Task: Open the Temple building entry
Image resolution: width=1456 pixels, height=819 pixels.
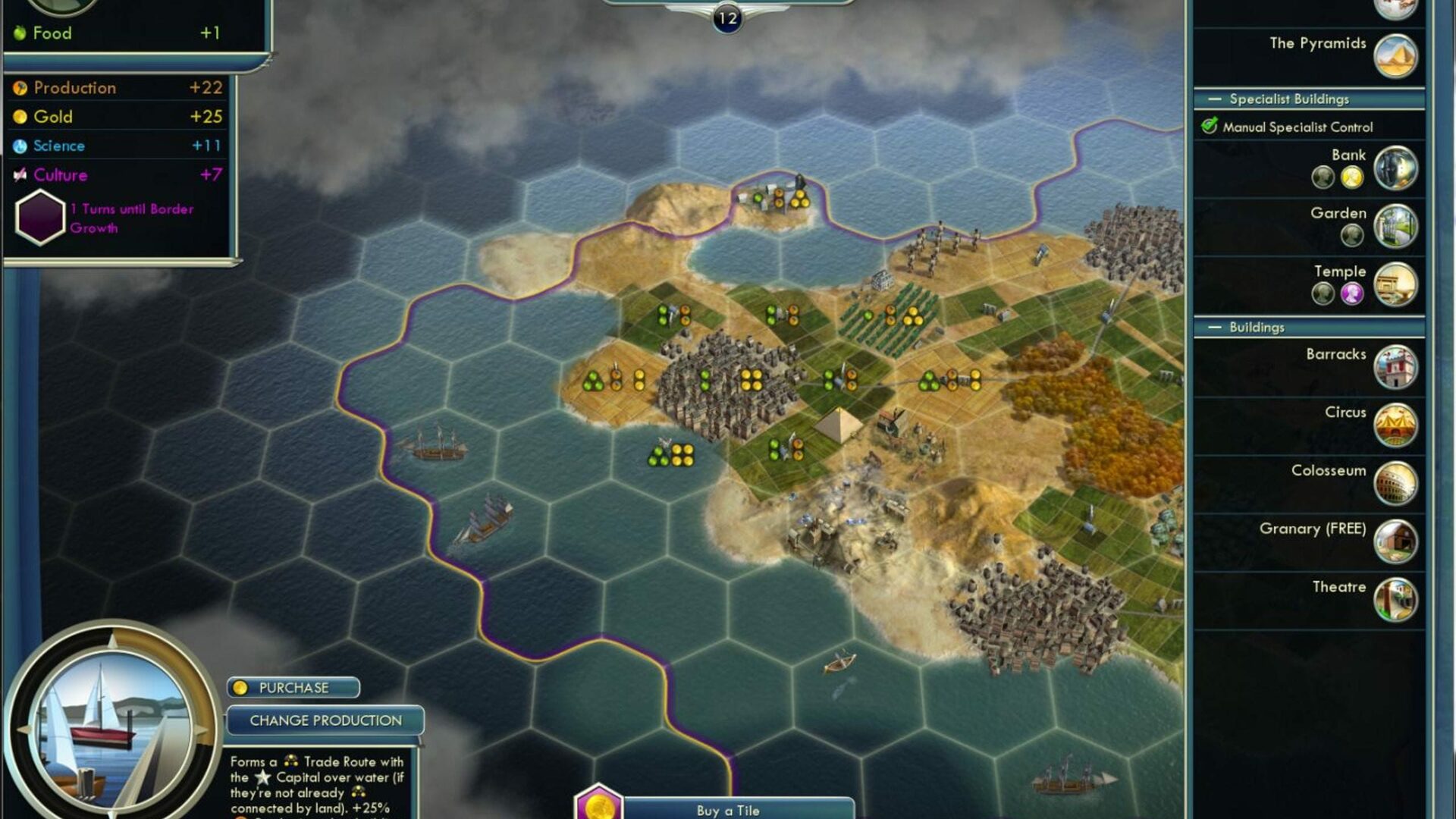Action: (x=1395, y=284)
